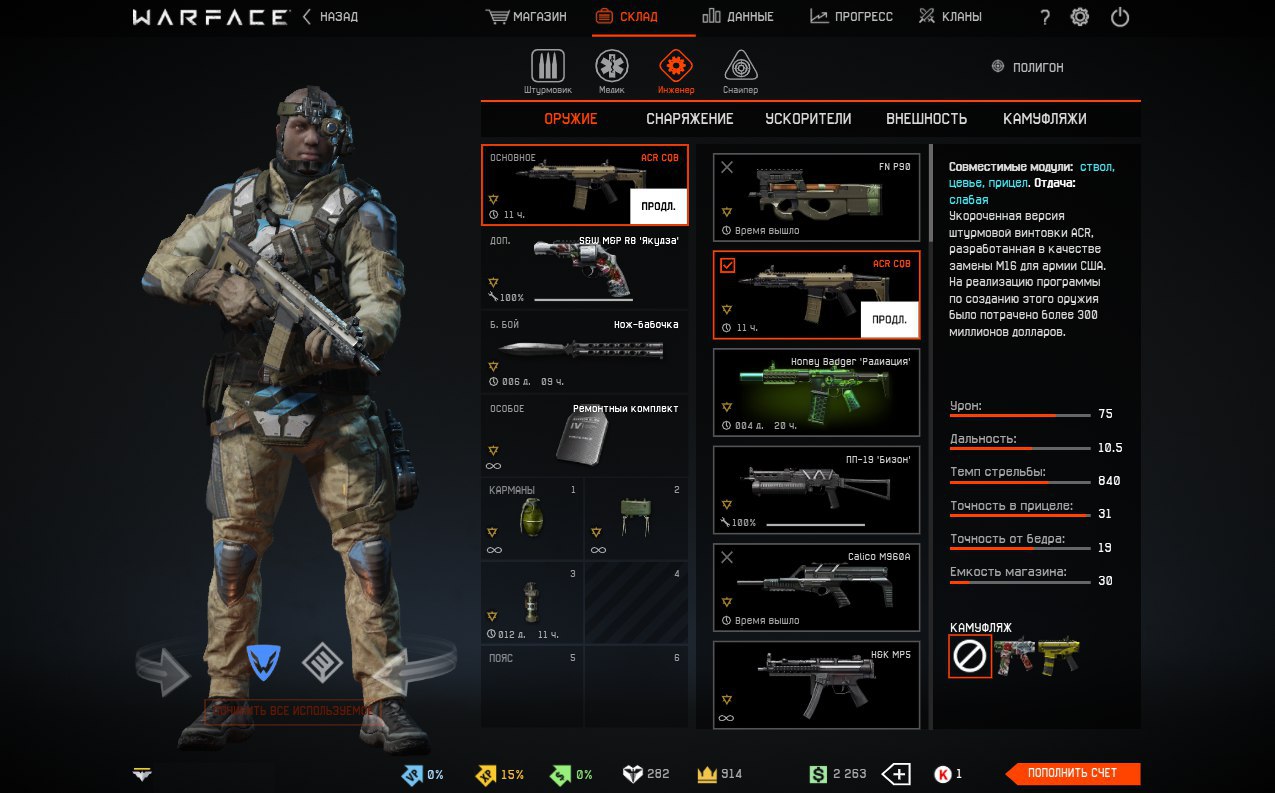Enter the Полигон shooting range
This screenshot has height=793, width=1275.
pos(1027,67)
